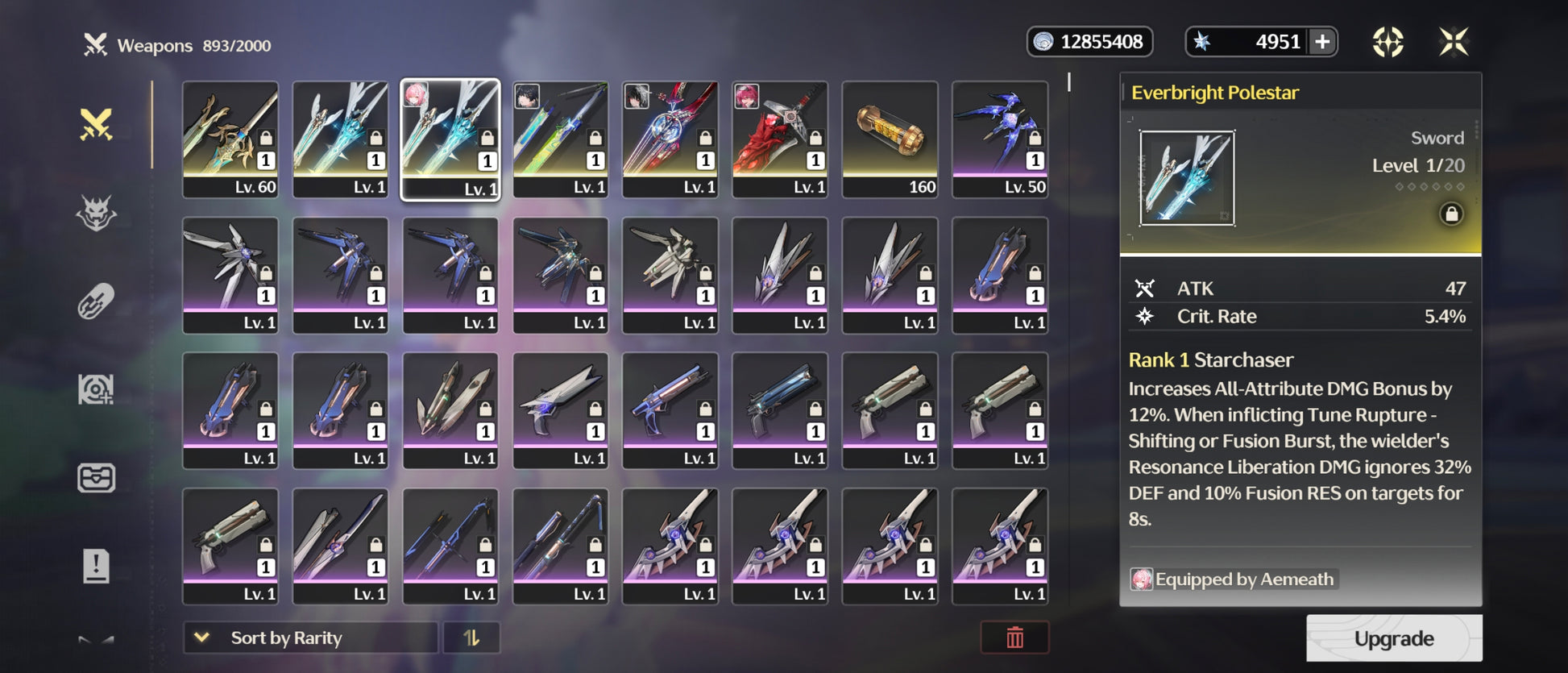
Task: Open the chest-shaped inventory tab
Action: 96,478
